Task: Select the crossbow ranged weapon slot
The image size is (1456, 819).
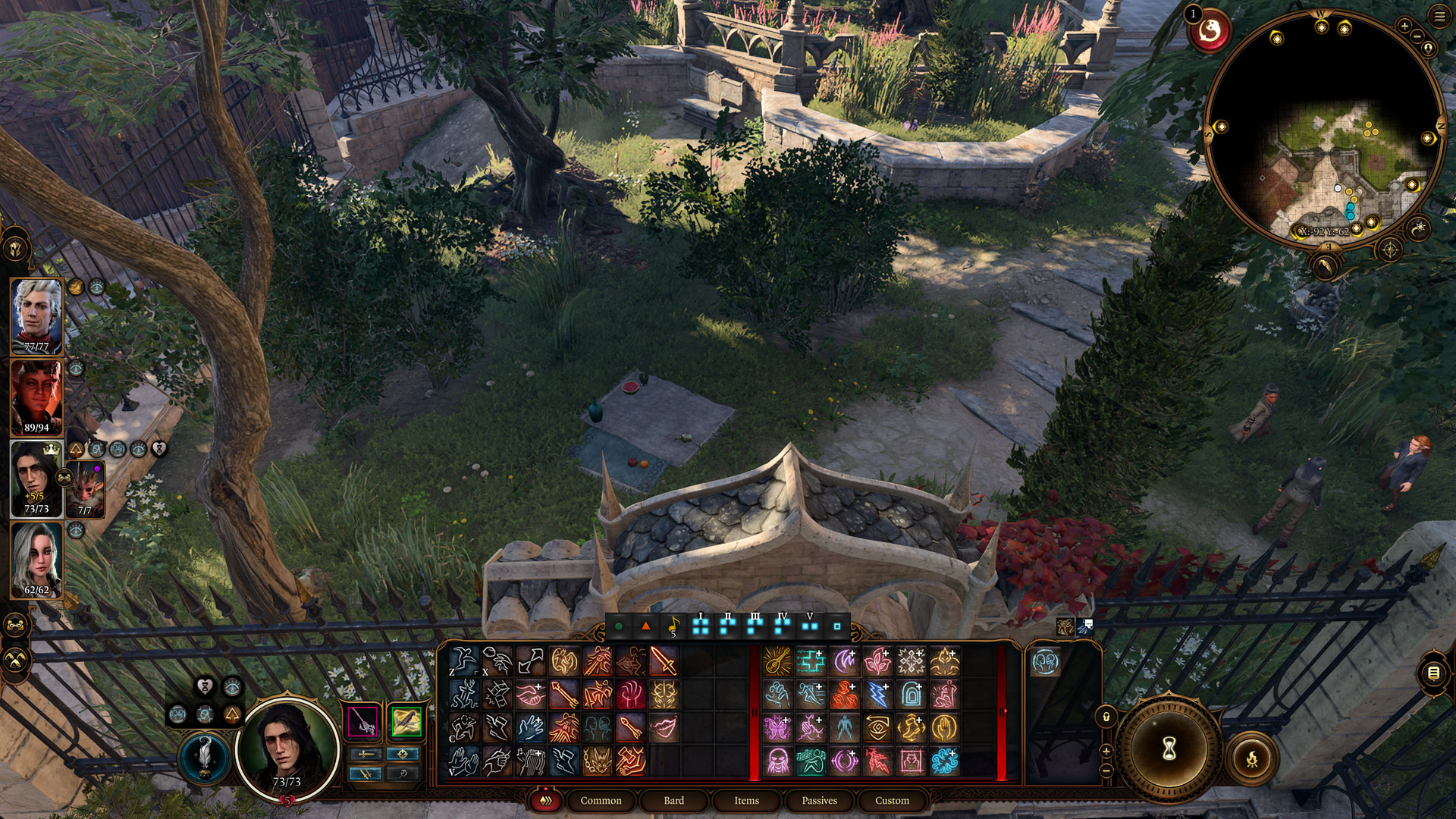Action: 406,721
